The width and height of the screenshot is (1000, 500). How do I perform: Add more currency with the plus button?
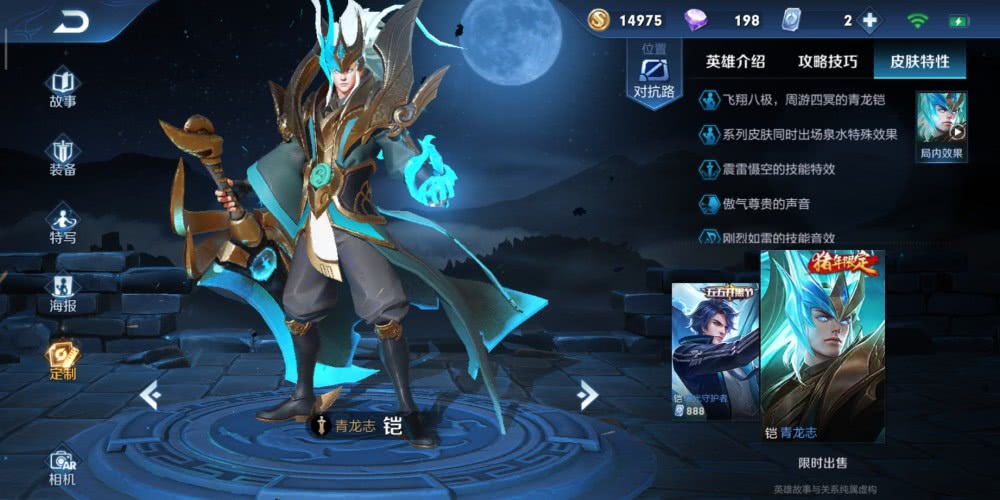tap(870, 20)
